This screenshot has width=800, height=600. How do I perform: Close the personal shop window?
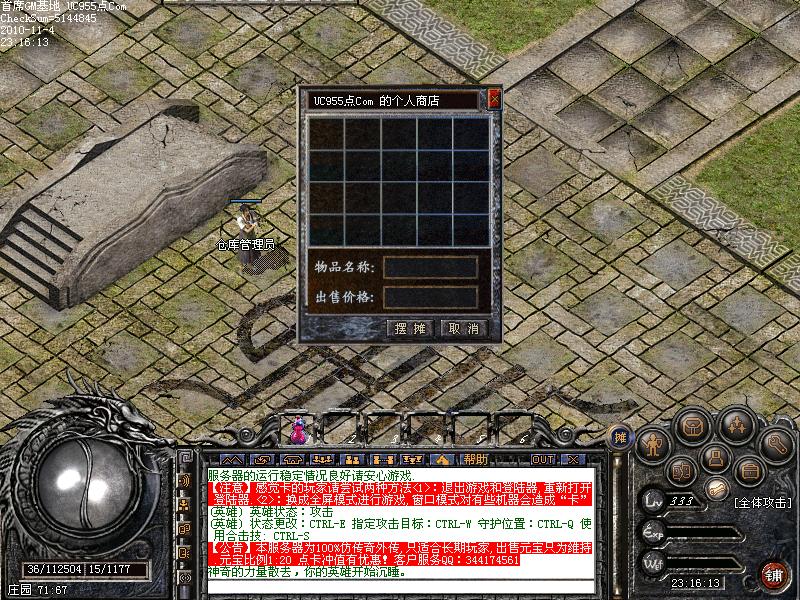[x=494, y=99]
